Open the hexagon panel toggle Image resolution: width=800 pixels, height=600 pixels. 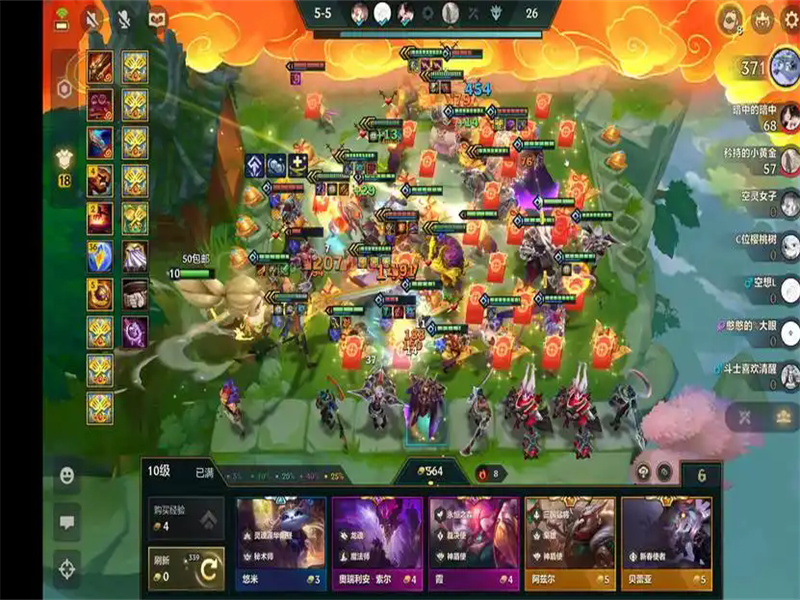pyautogui.click(x=64, y=88)
